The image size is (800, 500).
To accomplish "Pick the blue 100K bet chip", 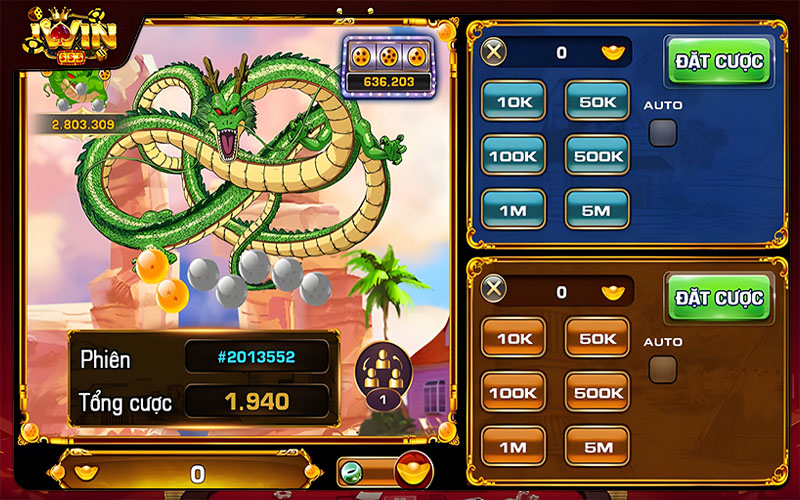I will click(514, 155).
